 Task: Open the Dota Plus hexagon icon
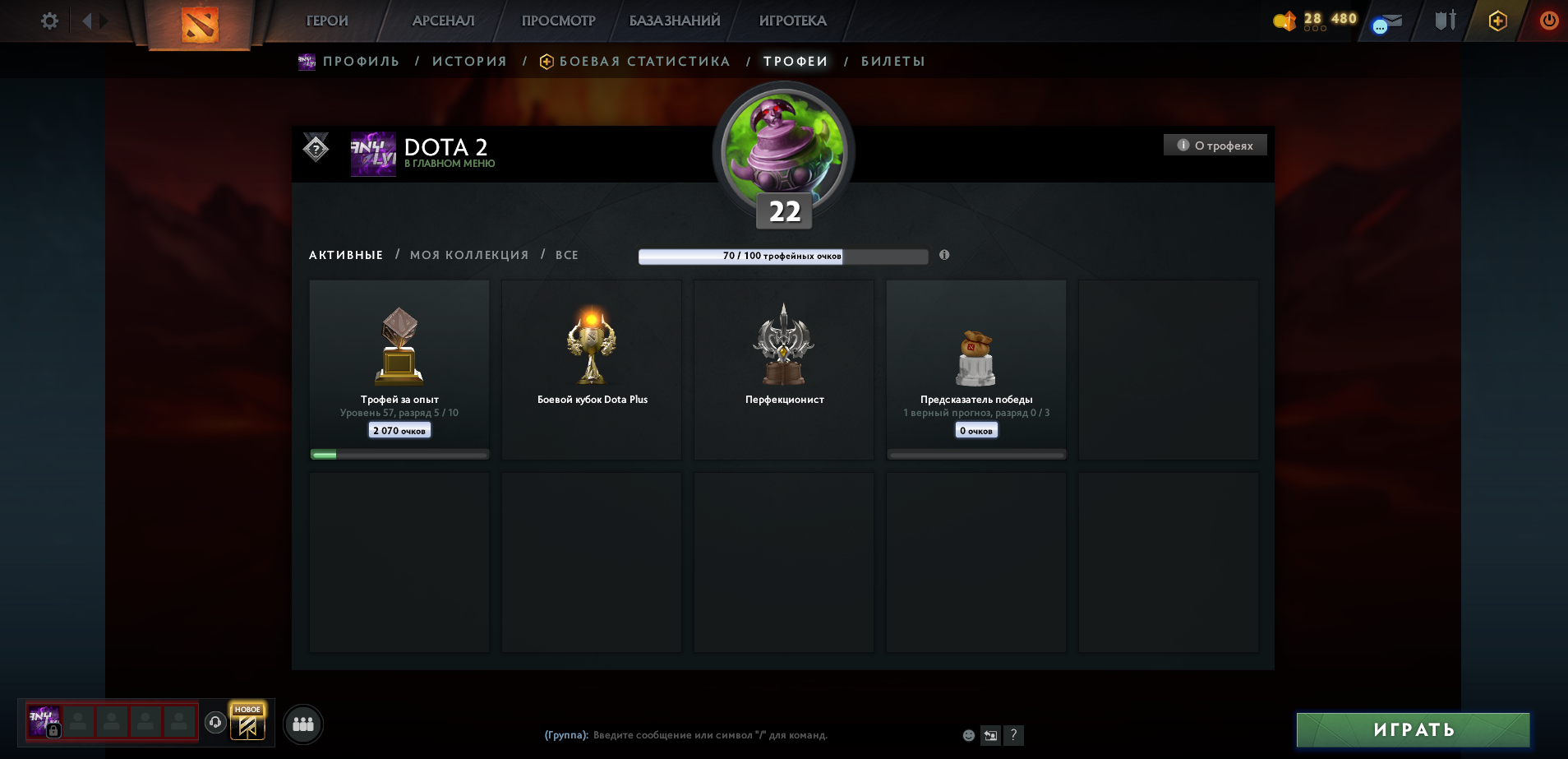(x=1498, y=21)
